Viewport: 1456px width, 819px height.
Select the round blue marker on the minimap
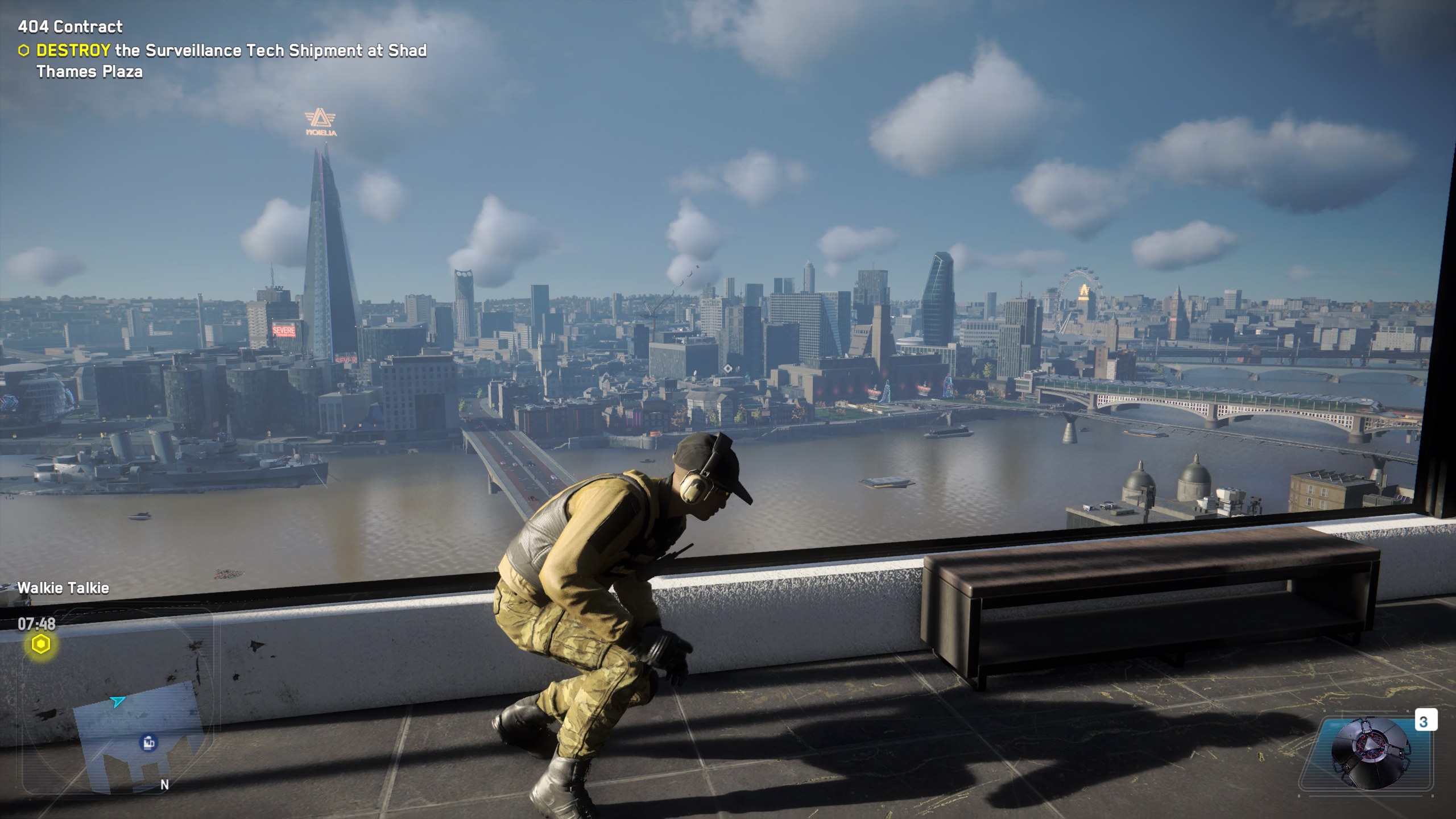(x=148, y=742)
